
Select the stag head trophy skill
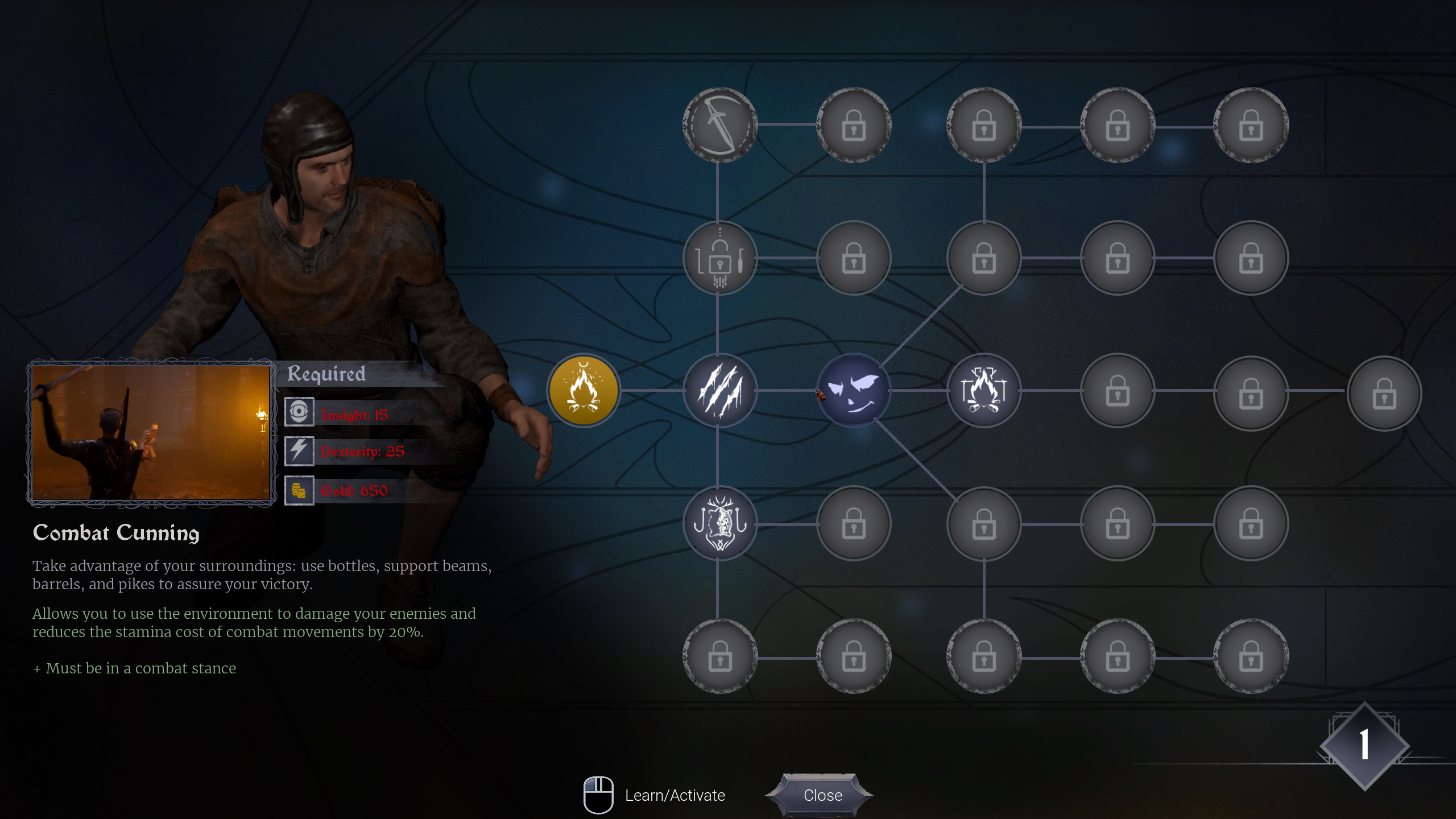[719, 523]
